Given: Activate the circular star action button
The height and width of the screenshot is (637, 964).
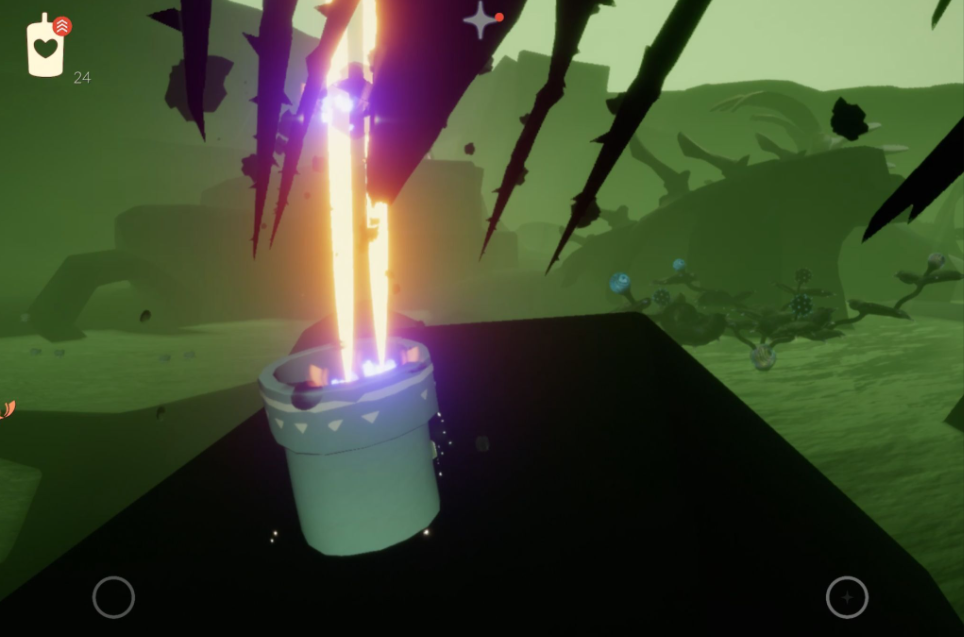Looking at the screenshot, I should [846, 597].
